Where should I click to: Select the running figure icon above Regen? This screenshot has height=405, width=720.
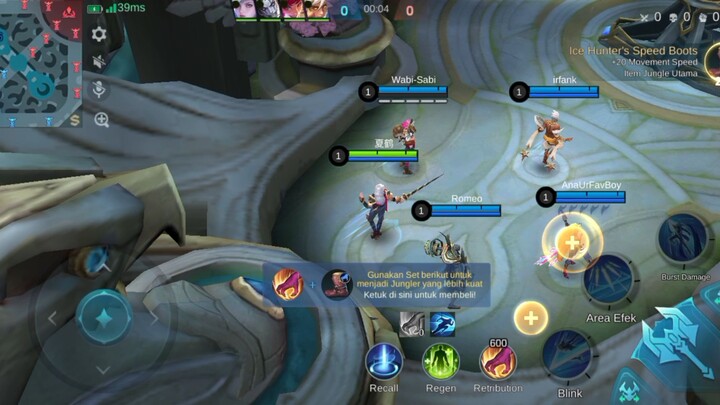(x=442, y=323)
